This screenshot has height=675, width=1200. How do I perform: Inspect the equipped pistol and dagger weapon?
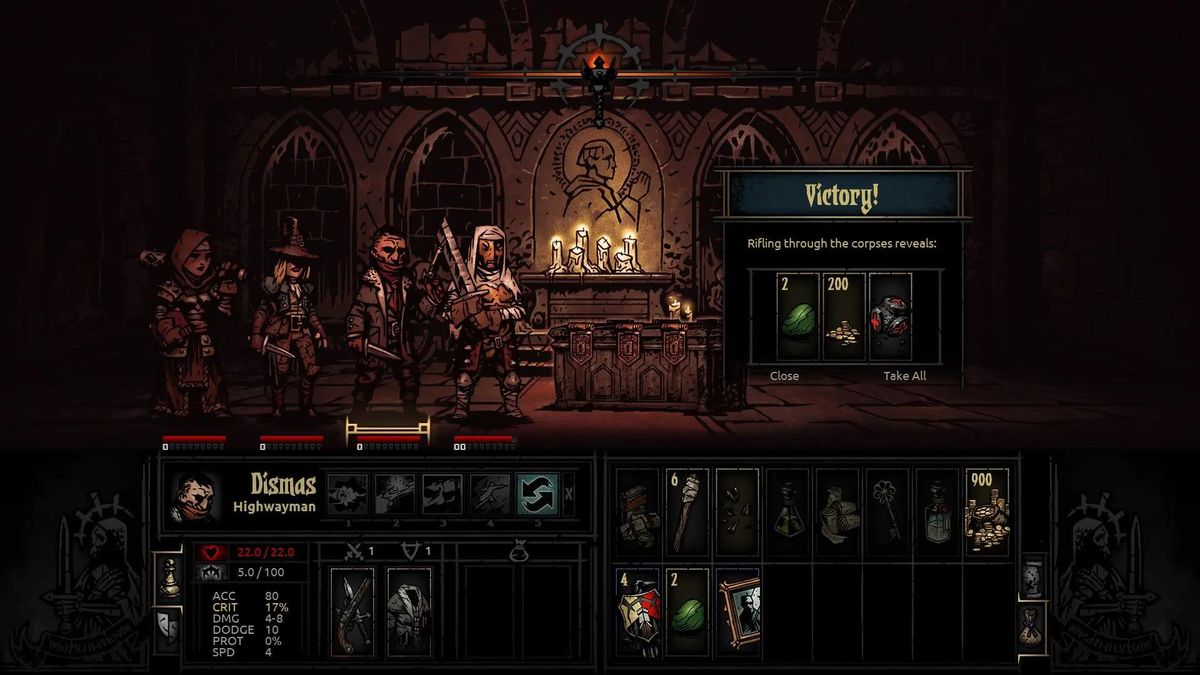tap(352, 612)
